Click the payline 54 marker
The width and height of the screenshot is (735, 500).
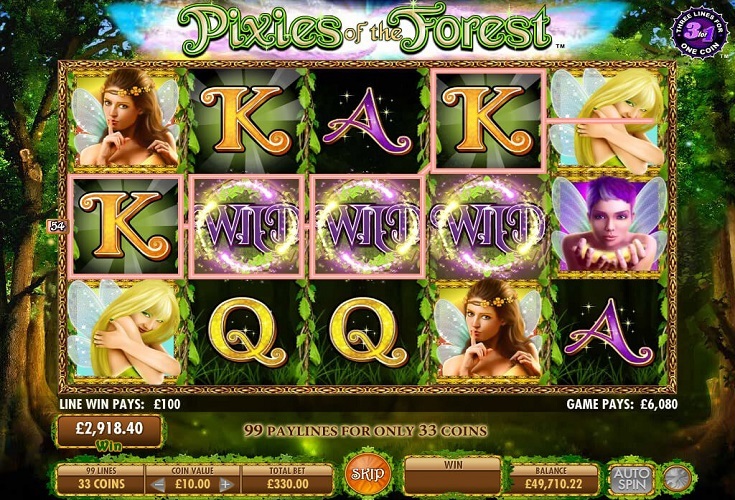55,226
